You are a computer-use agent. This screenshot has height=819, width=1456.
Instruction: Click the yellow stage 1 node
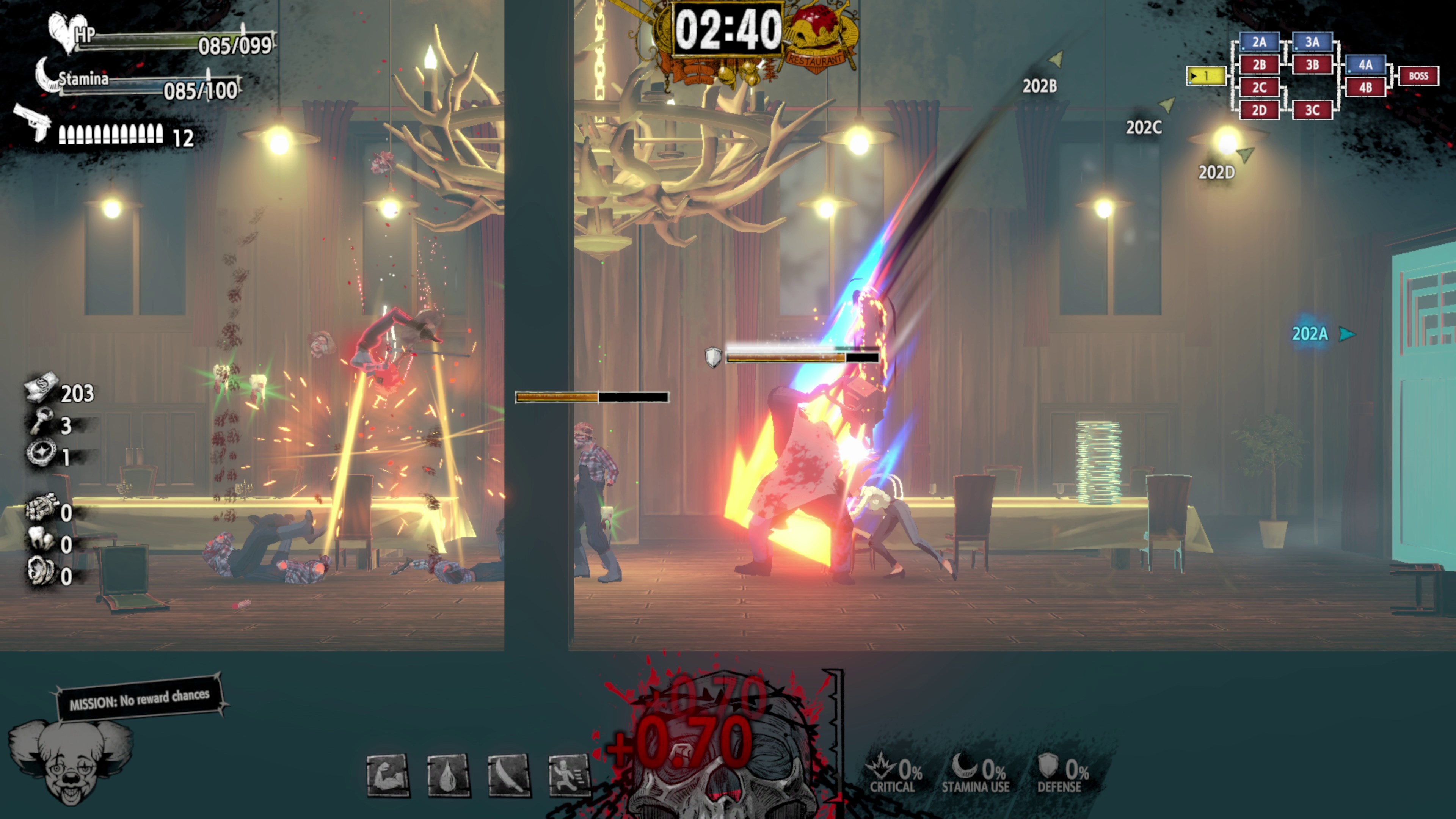[x=1206, y=76]
